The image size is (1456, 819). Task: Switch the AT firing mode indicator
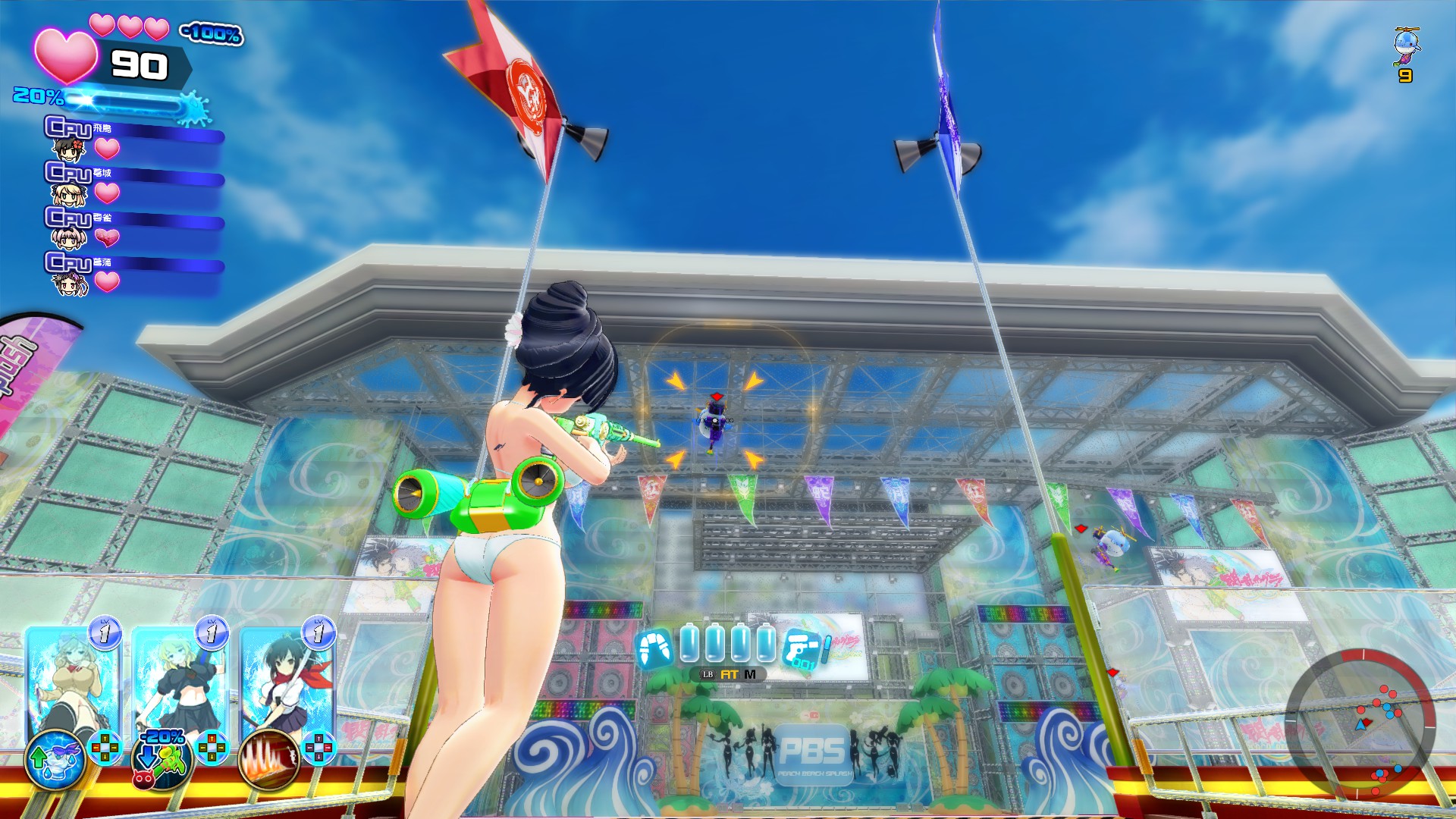click(729, 674)
